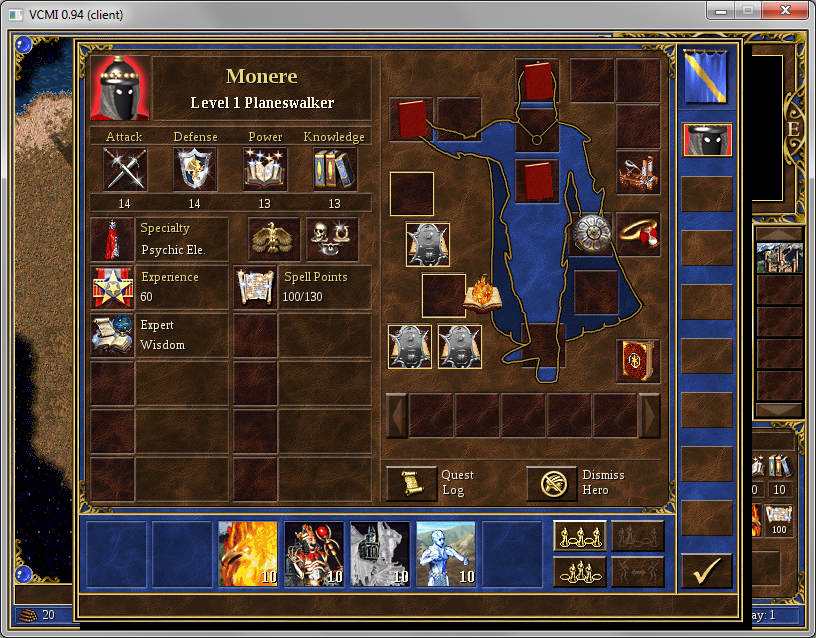816x638 pixels.
Task: Select the catapult war machine slot
Action: point(637,172)
